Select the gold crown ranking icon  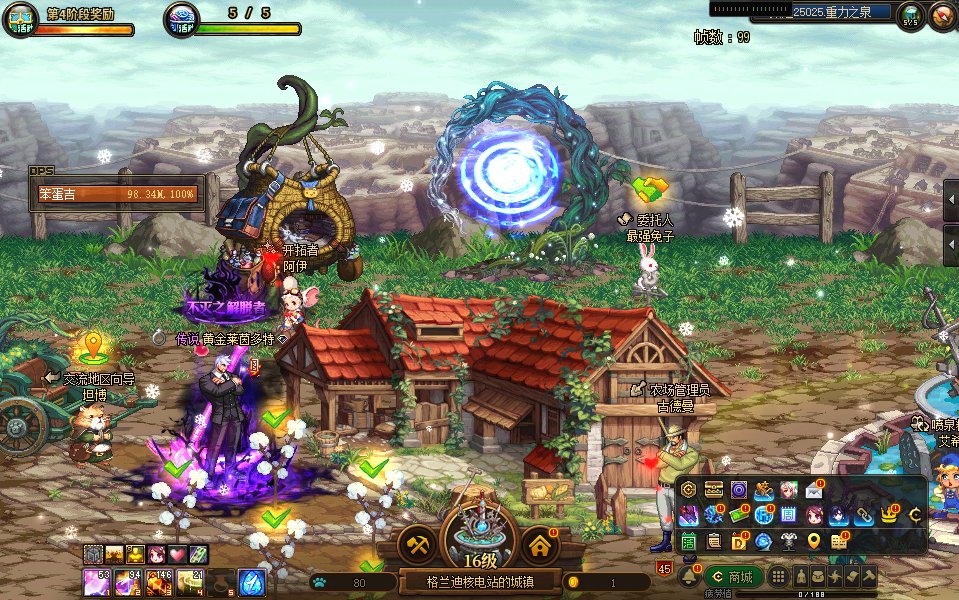pyautogui.click(x=888, y=515)
